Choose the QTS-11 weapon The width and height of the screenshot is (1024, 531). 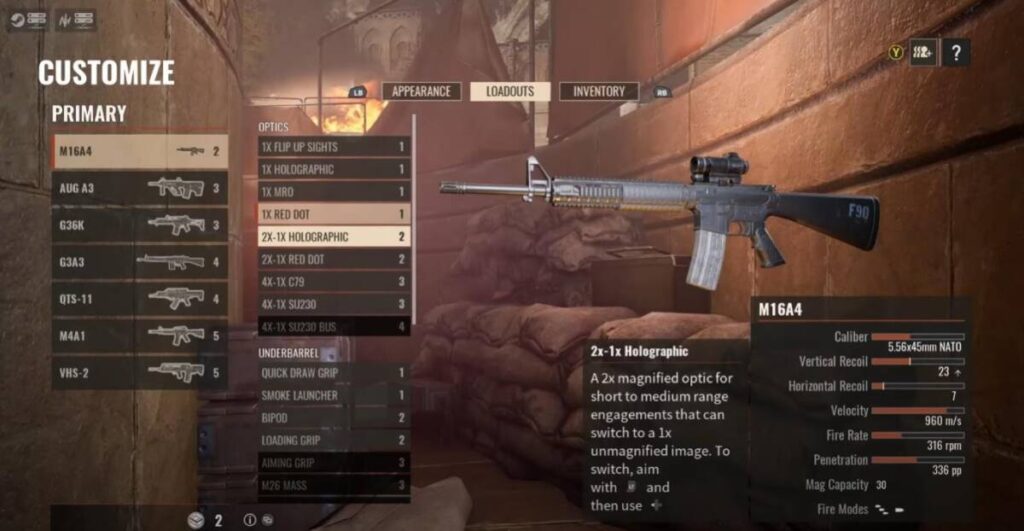(x=140, y=299)
